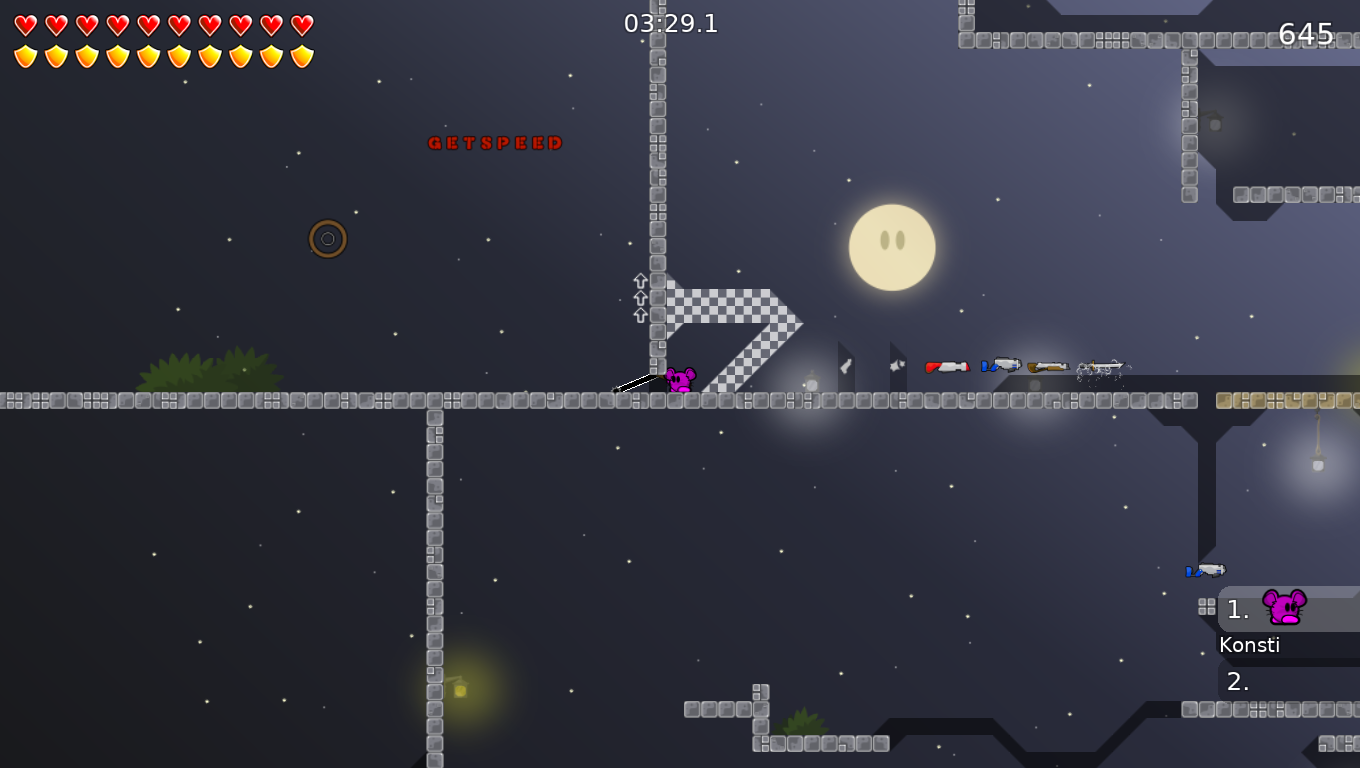Image resolution: width=1360 pixels, height=768 pixels.
Task: Click the circular target ring on the left
Action: point(327,238)
